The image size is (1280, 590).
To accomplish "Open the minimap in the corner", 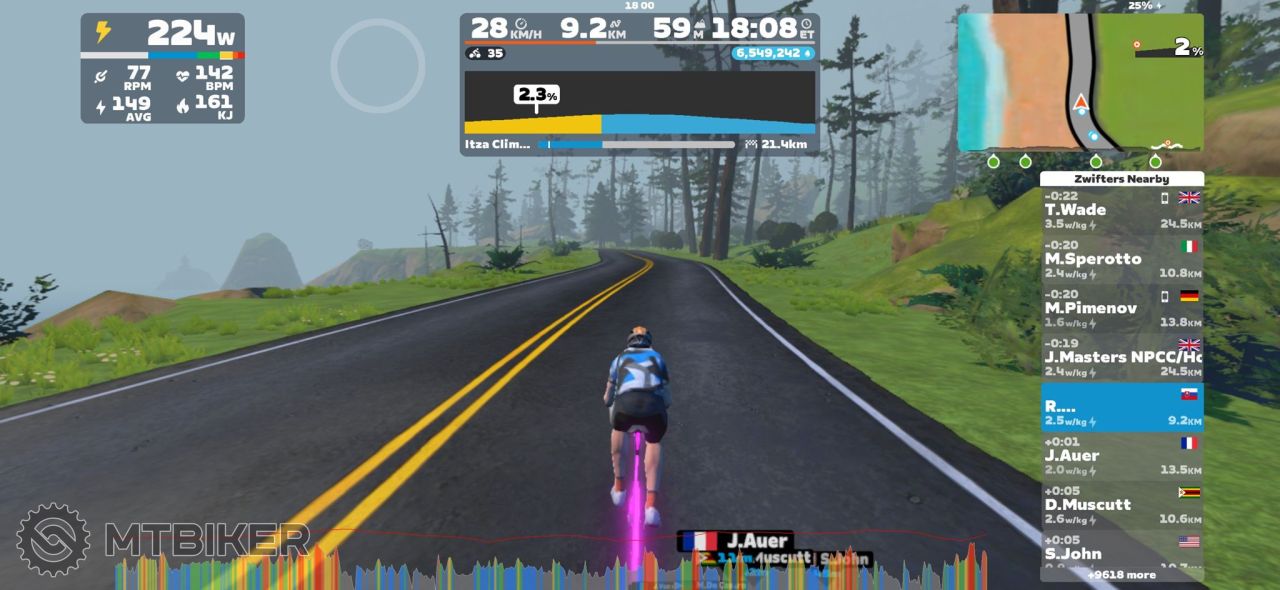I will pos(1080,83).
